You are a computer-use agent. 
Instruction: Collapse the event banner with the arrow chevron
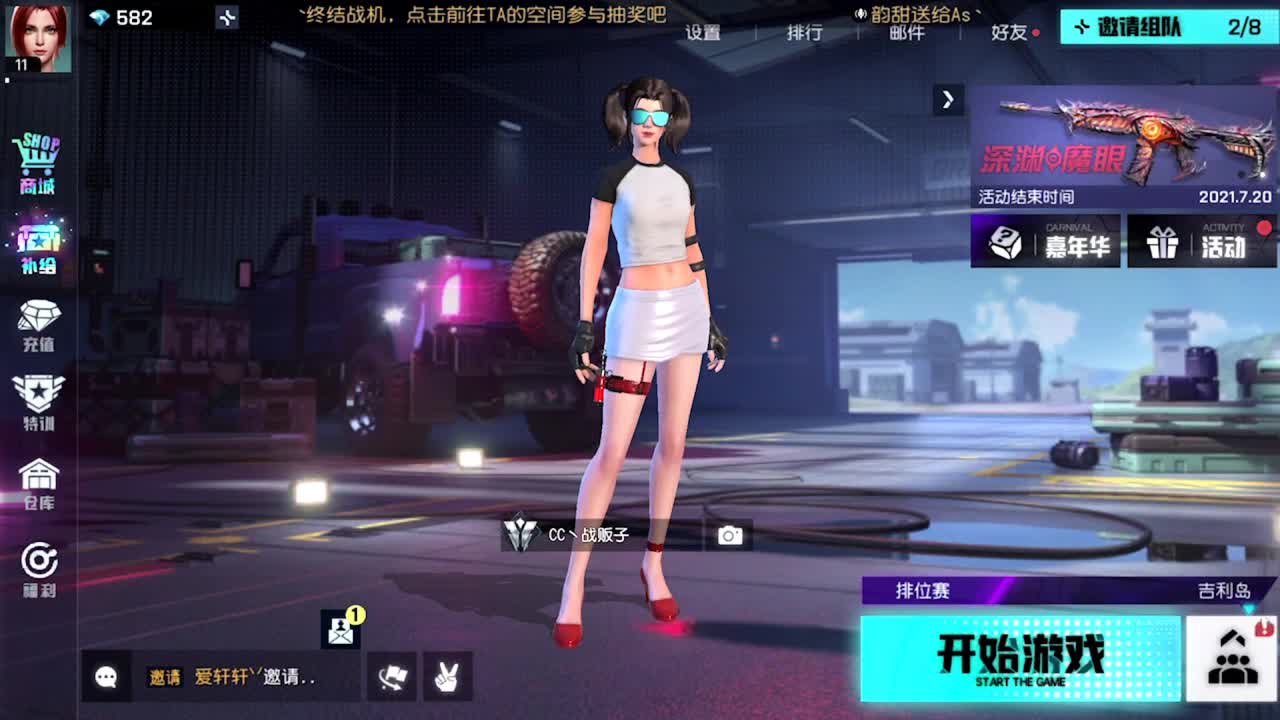click(947, 100)
